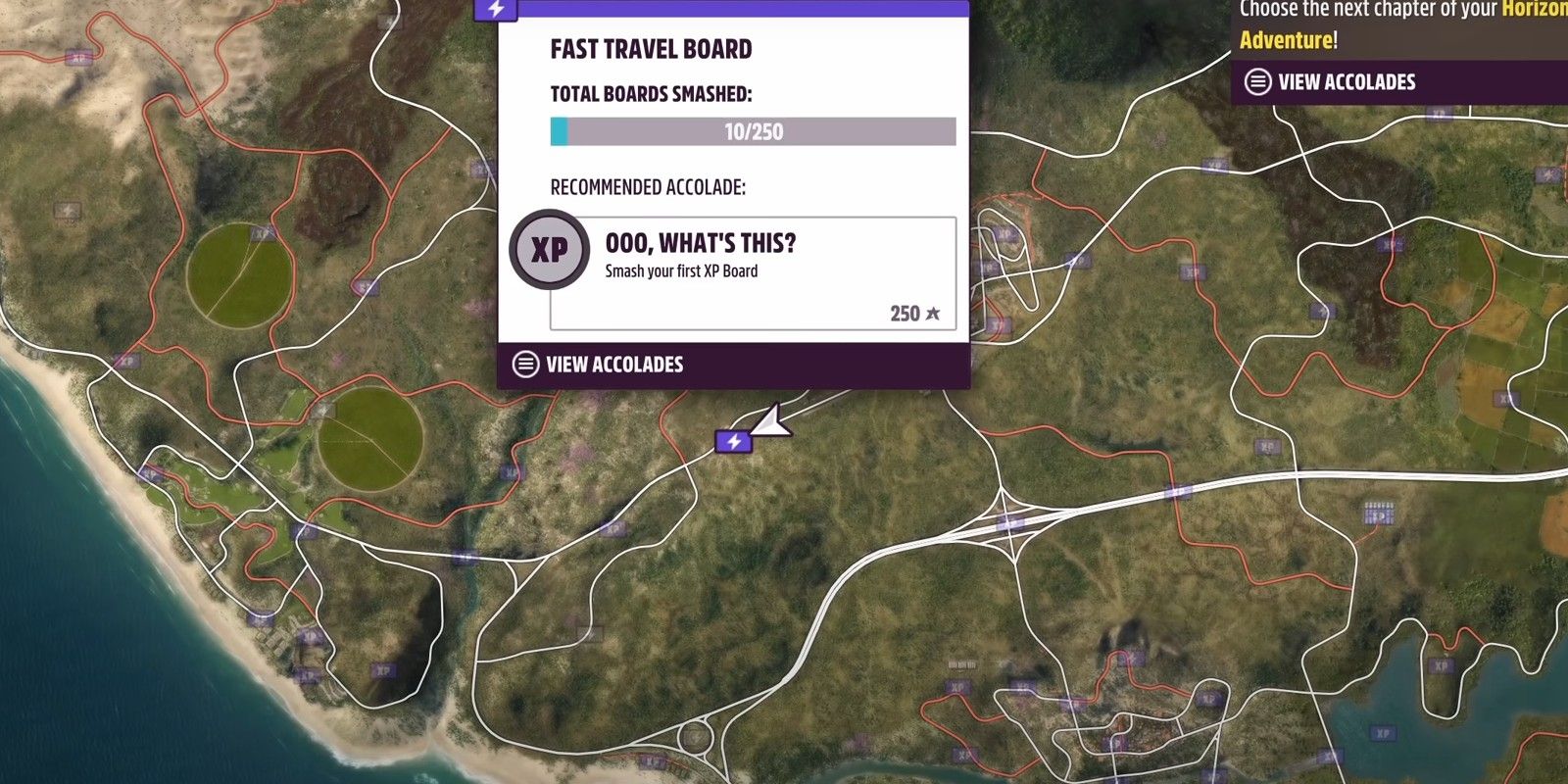Click the lightning bolt icon atop the Fast Travel Board panel

[495, 8]
